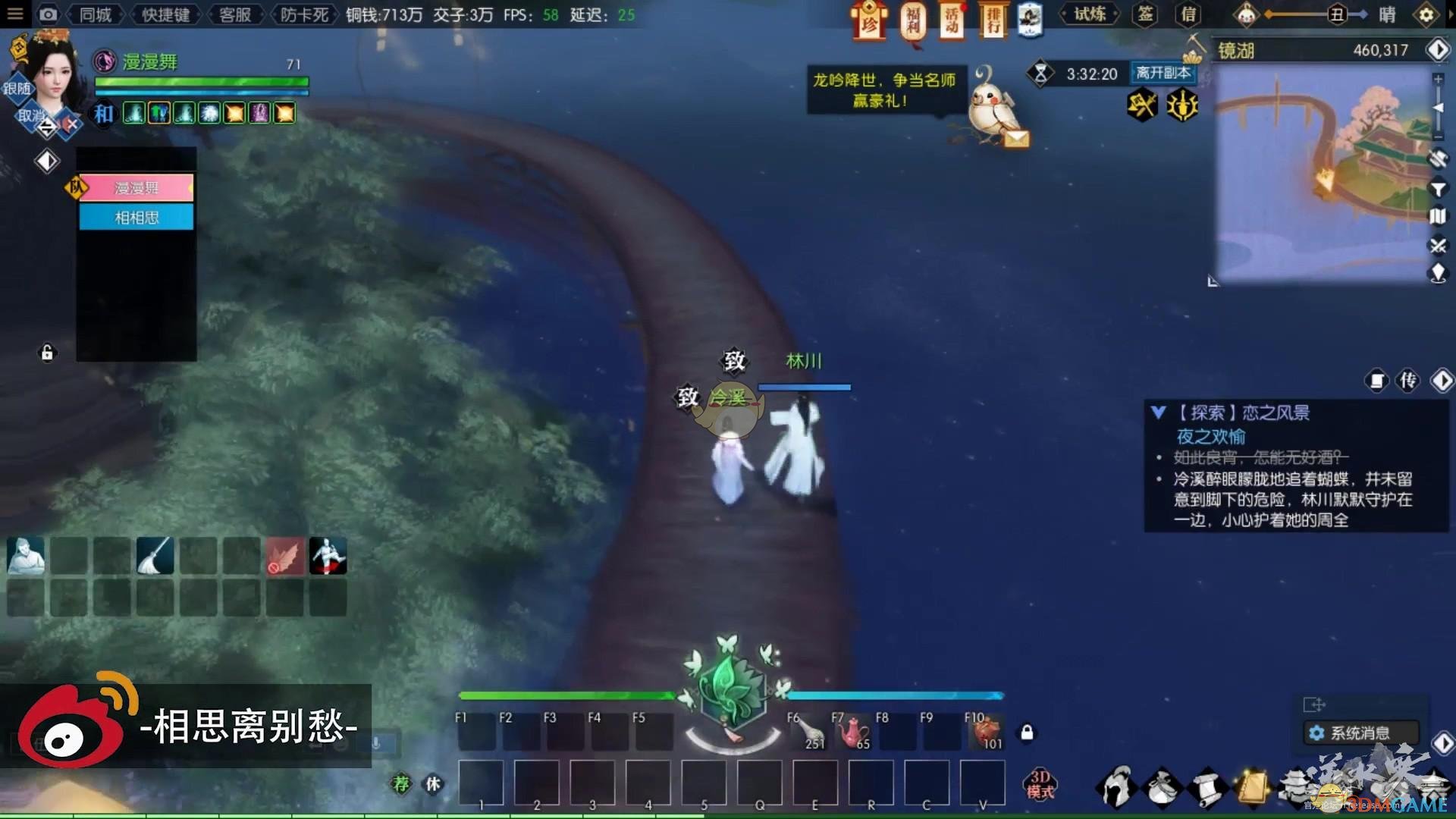Use the 防卡死 unstuck button
The height and width of the screenshot is (819, 1456).
[304, 14]
